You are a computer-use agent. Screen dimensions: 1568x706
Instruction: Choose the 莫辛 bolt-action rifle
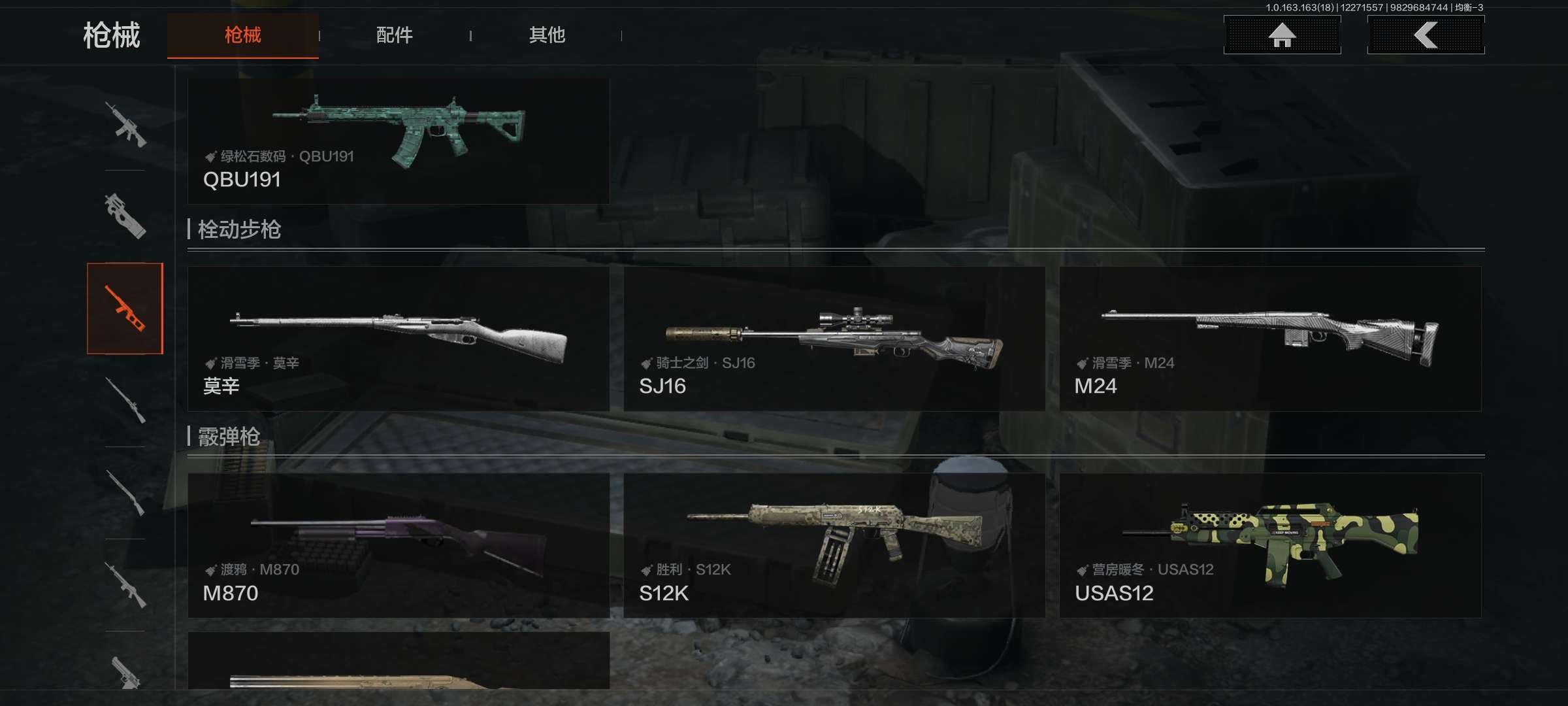coord(399,339)
